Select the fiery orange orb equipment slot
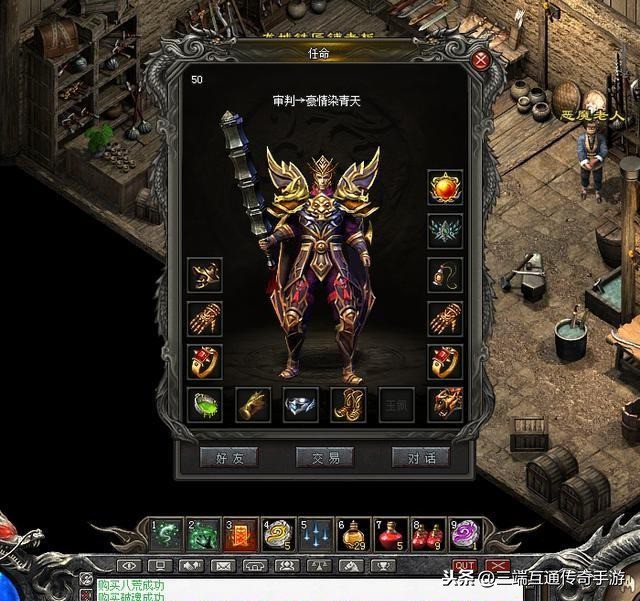Image resolution: width=640 pixels, height=601 pixels. [x=445, y=188]
